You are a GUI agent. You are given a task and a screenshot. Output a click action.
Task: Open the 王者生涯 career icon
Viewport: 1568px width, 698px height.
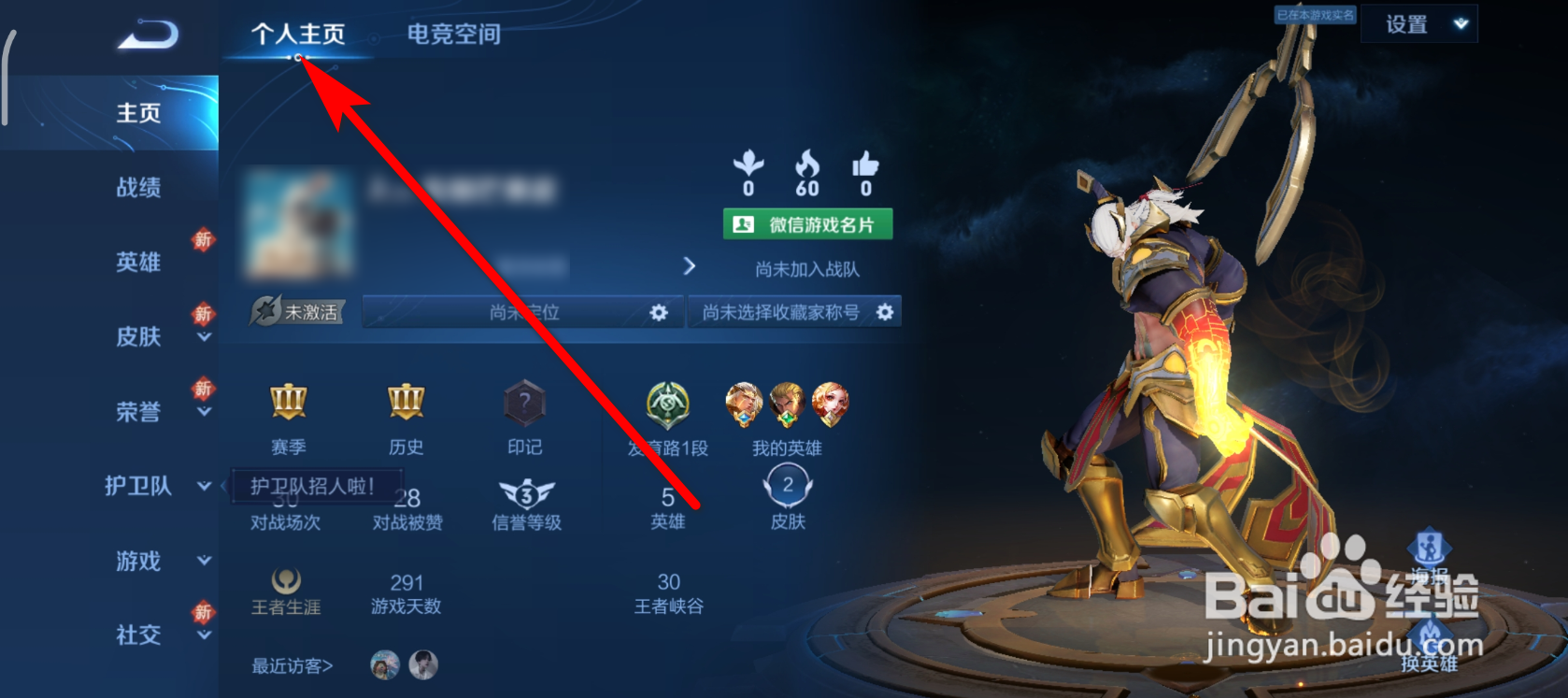click(x=287, y=579)
